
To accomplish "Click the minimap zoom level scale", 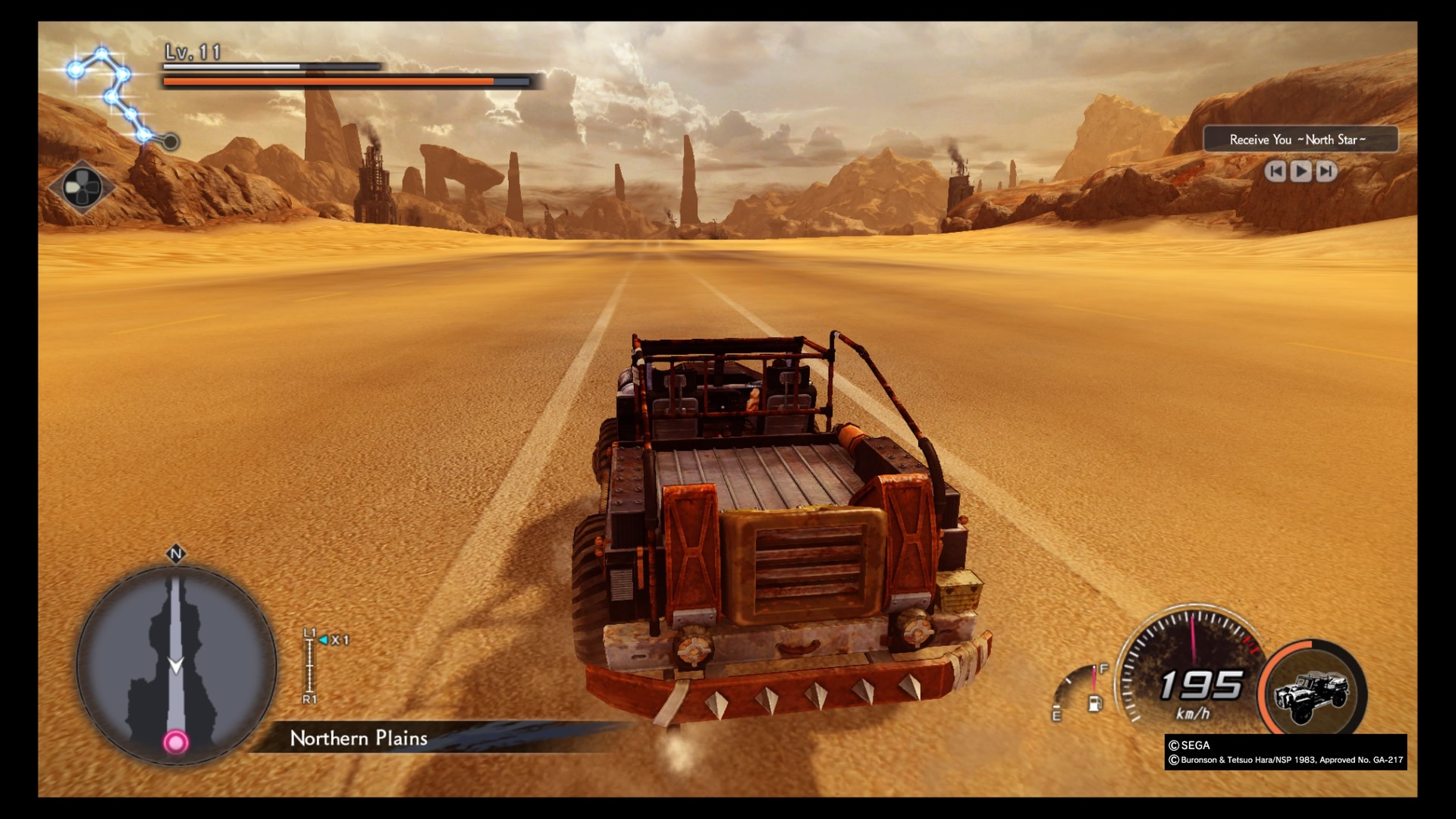I will coord(309,666).
